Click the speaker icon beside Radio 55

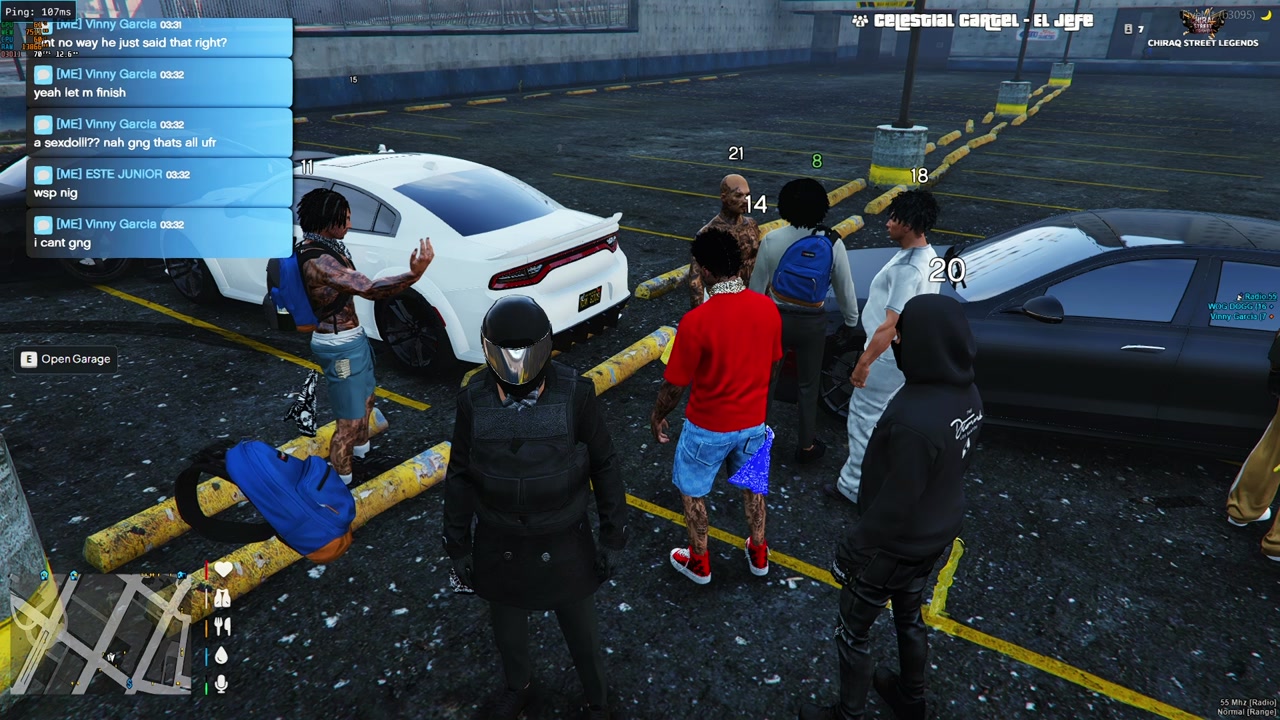click(1240, 297)
